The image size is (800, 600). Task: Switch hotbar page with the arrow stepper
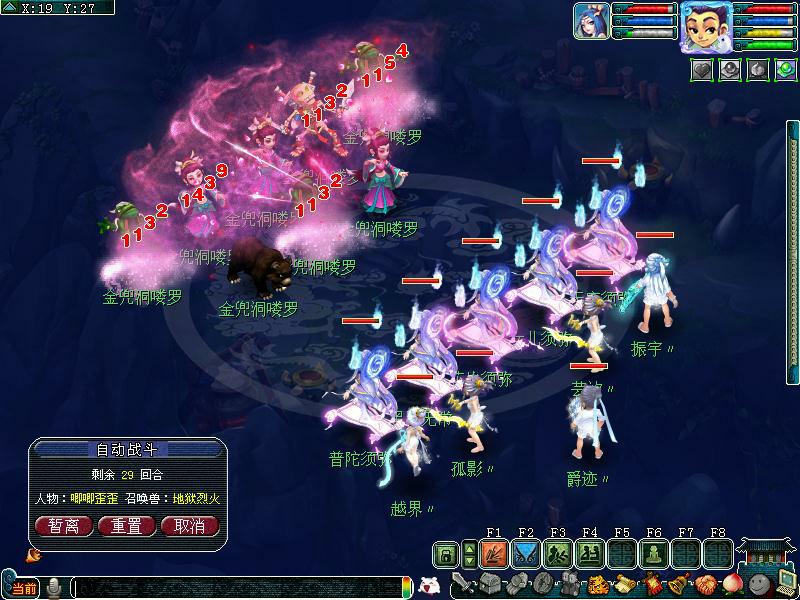469,554
